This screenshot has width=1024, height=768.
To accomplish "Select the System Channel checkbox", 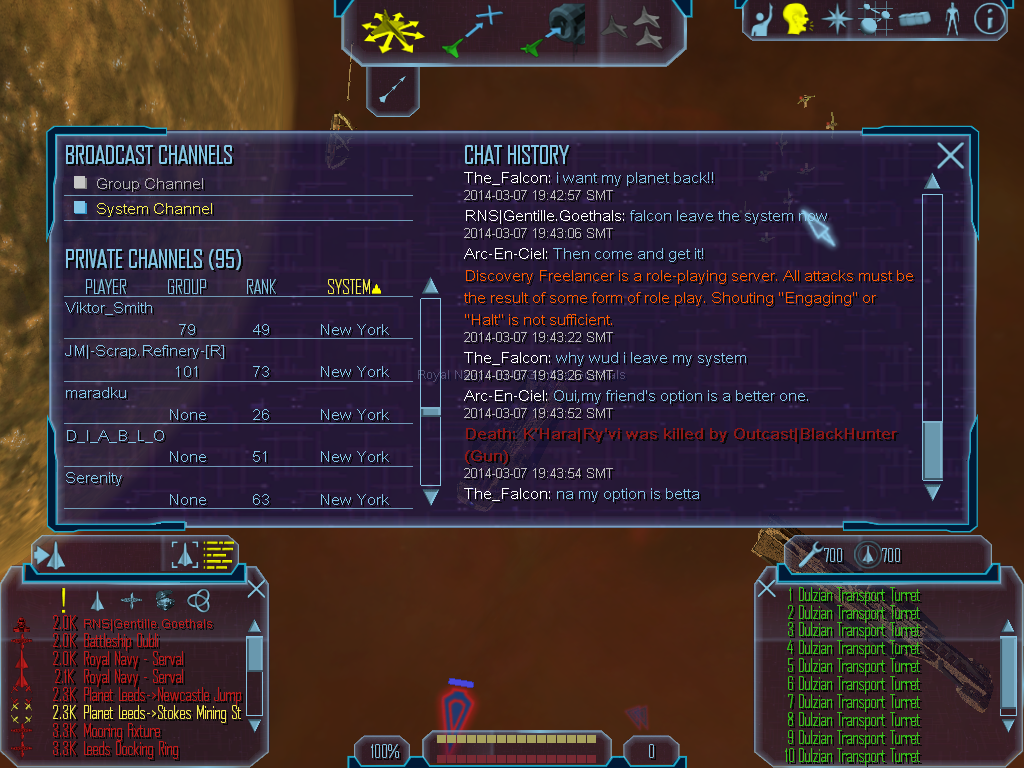I will [81, 208].
